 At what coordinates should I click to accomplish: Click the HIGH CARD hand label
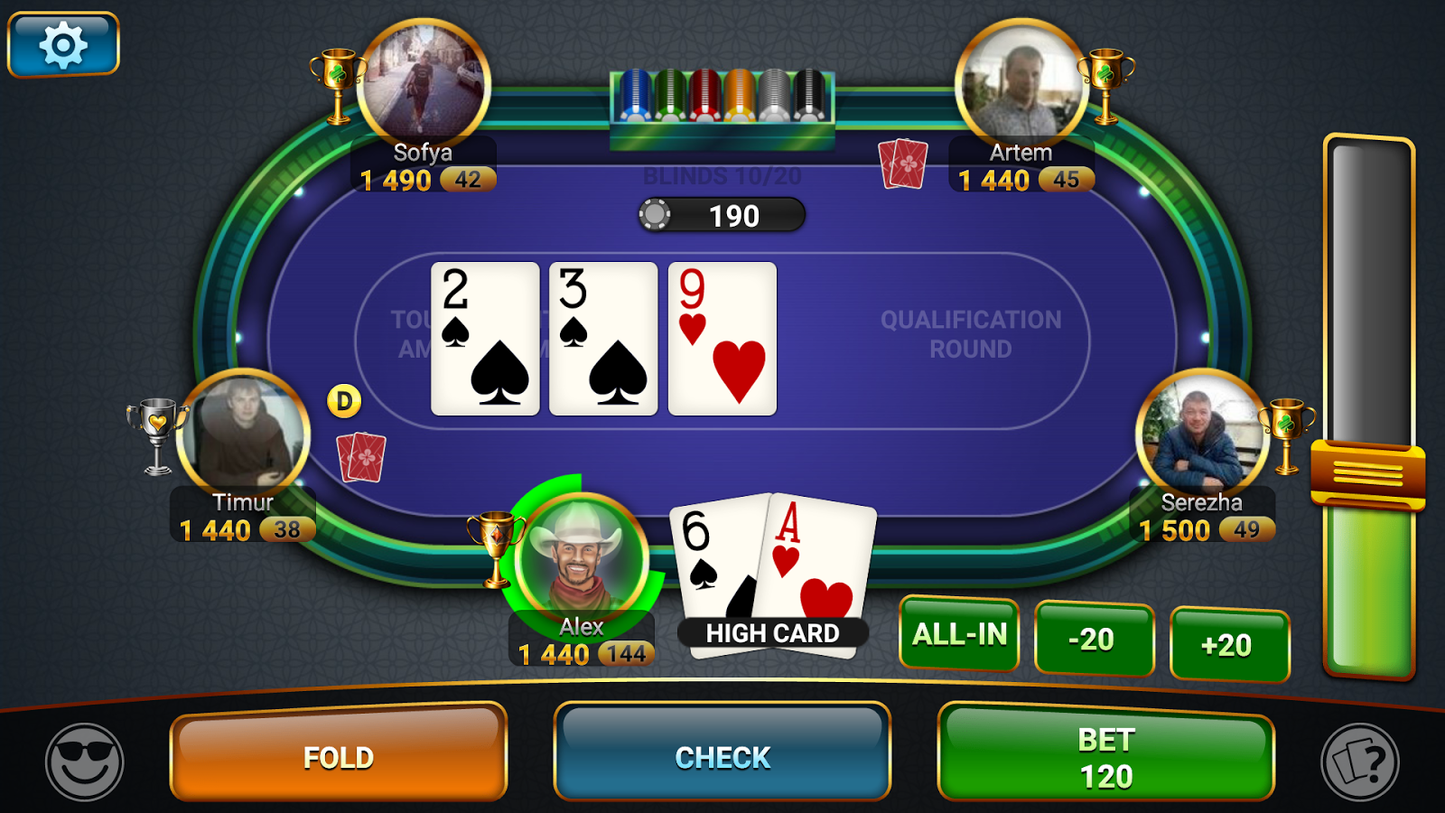773,634
